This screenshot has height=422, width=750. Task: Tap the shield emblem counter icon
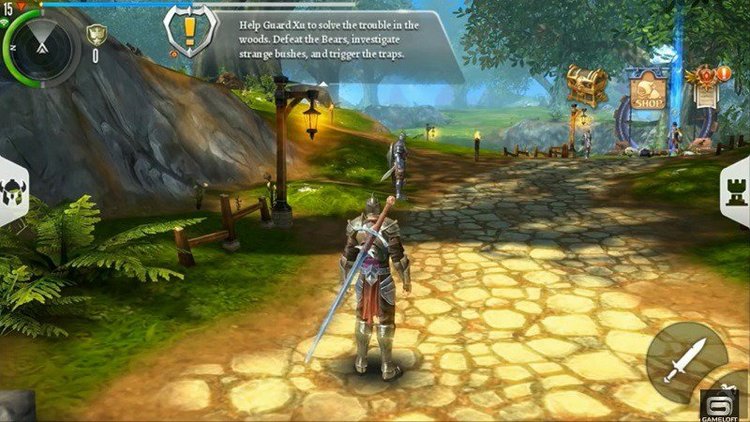[96, 36]
